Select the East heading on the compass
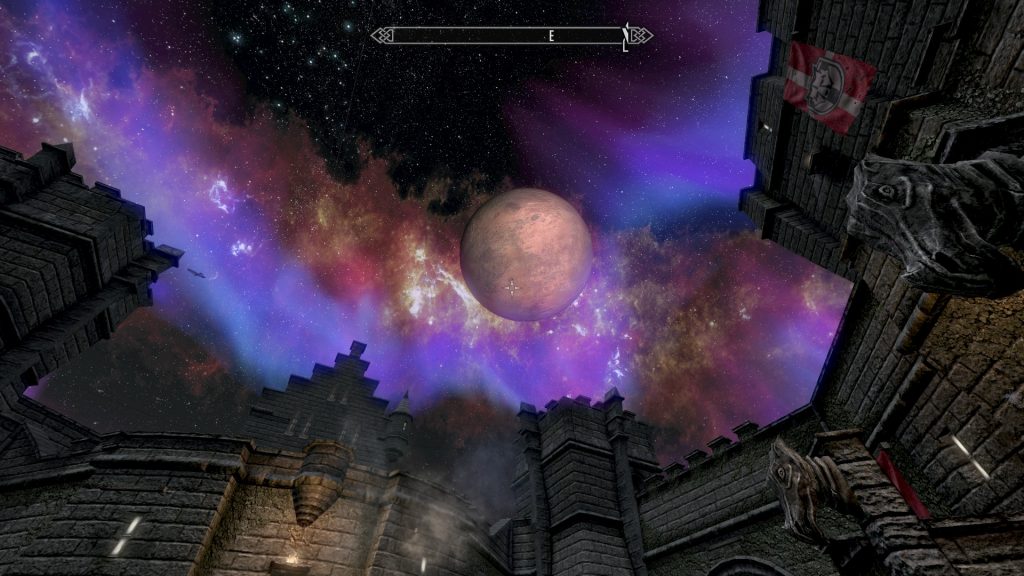Image resolution: width=1024 pixels, height=576 pixels. click(x=550, y=36)
